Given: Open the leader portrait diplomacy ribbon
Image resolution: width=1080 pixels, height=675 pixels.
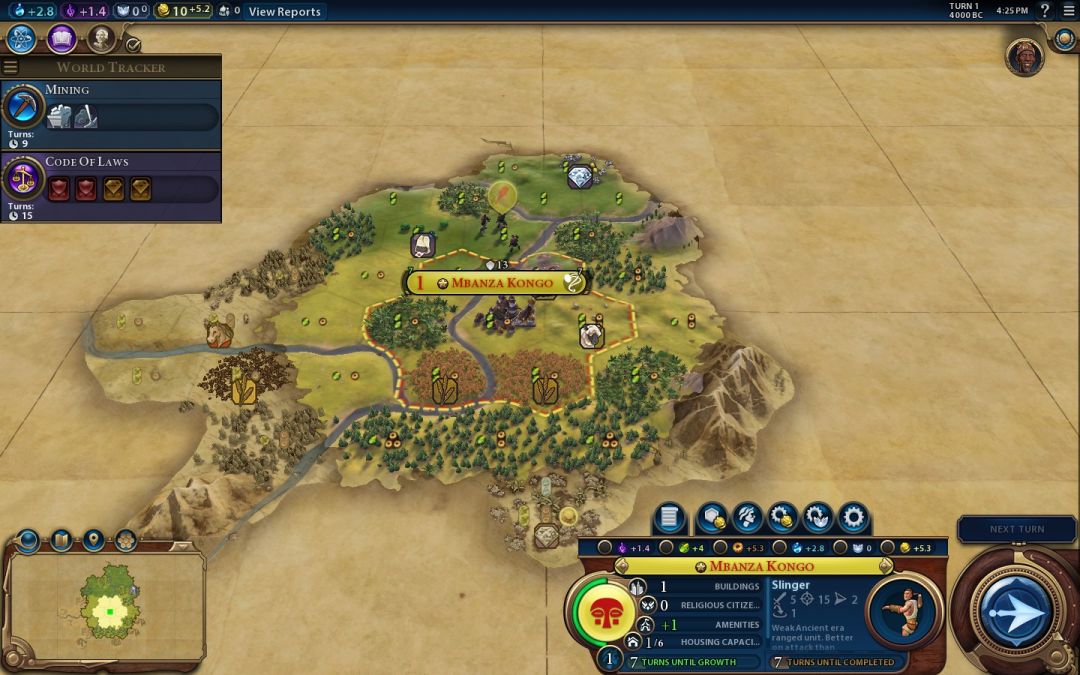Looking at the screenshot, I should 1024,57.
